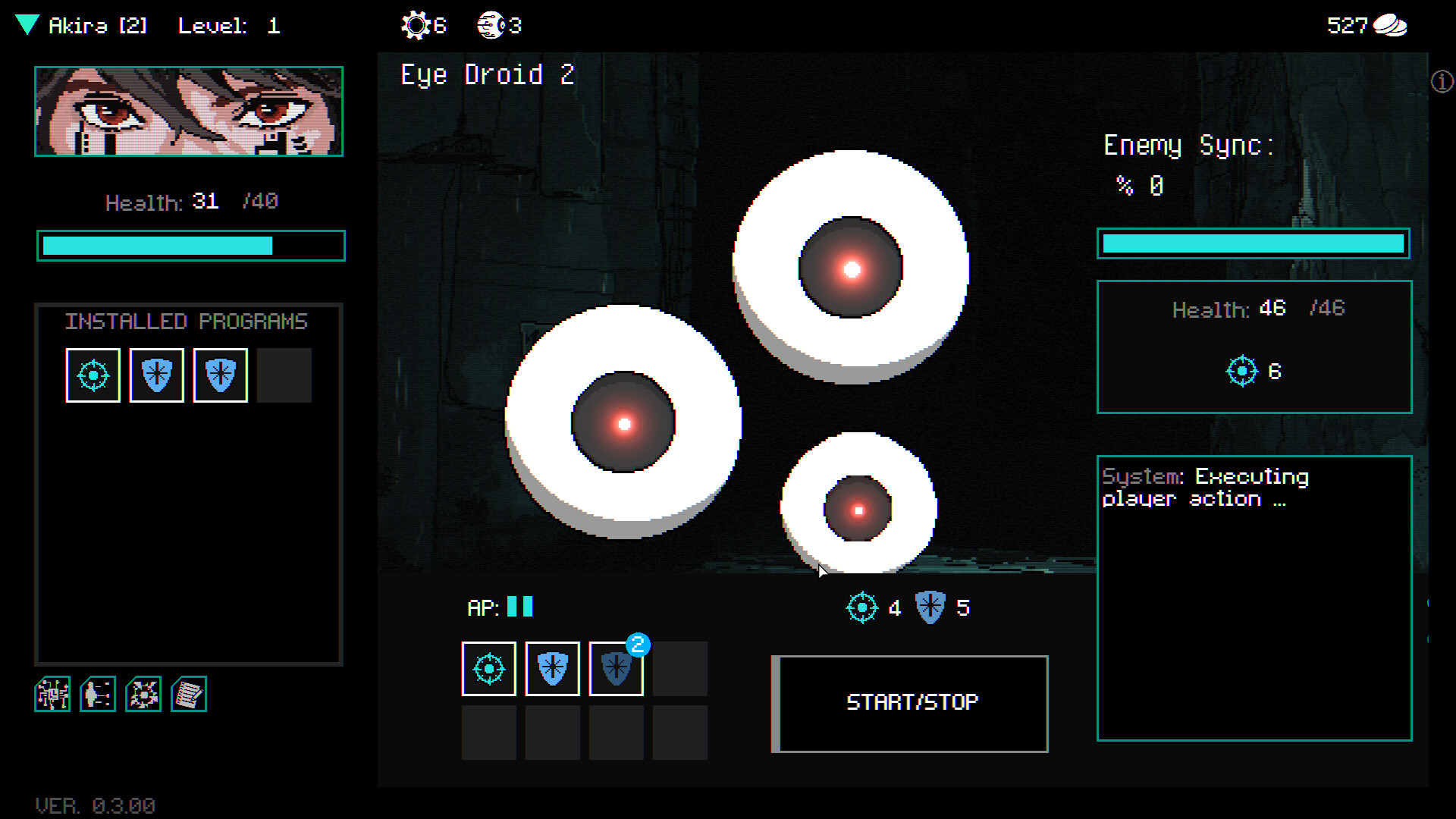The width and height of the screenshot is (1456, 819).
Task: Open the character skill tree icon
Action: (x=98, y=694)
